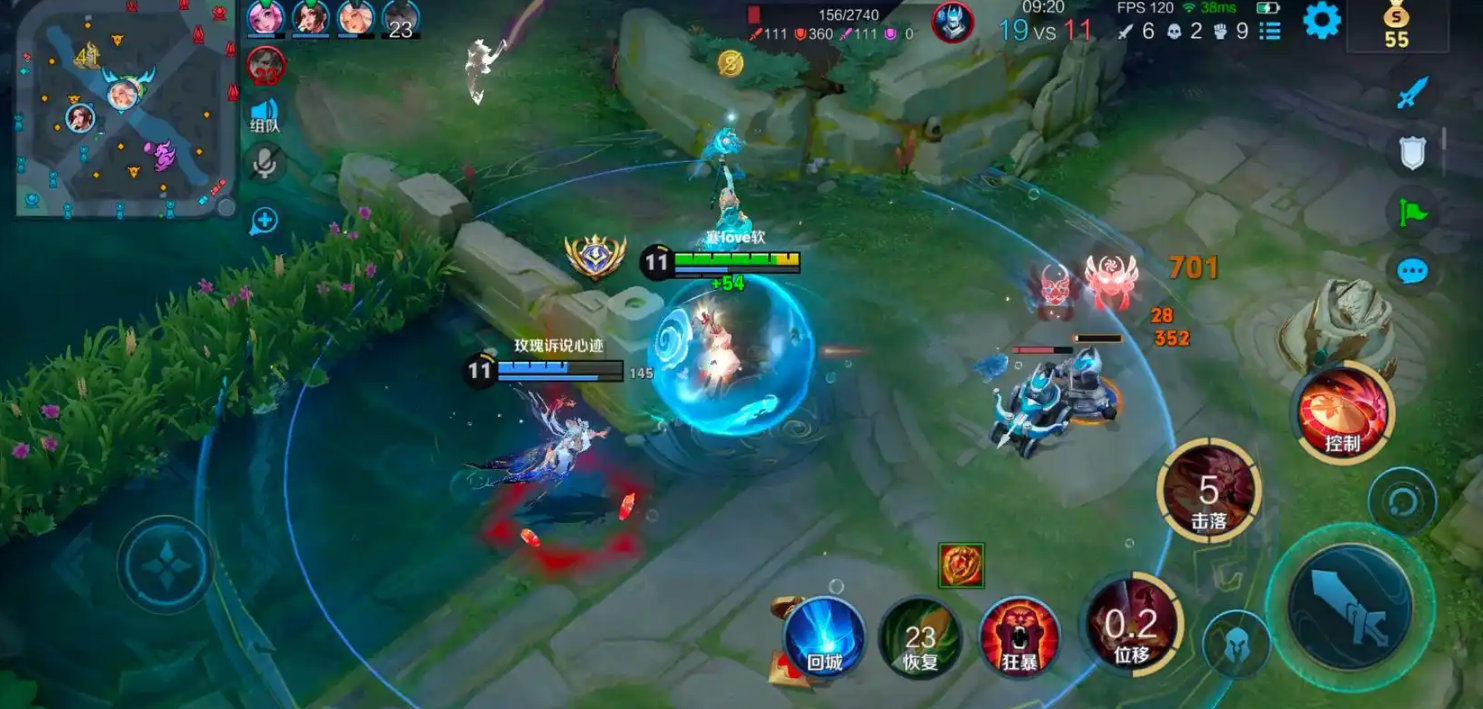This screenshot has width=1483, height=709.
Task: Buy the recommended item above the skill bar
Action: coord(961,565)
